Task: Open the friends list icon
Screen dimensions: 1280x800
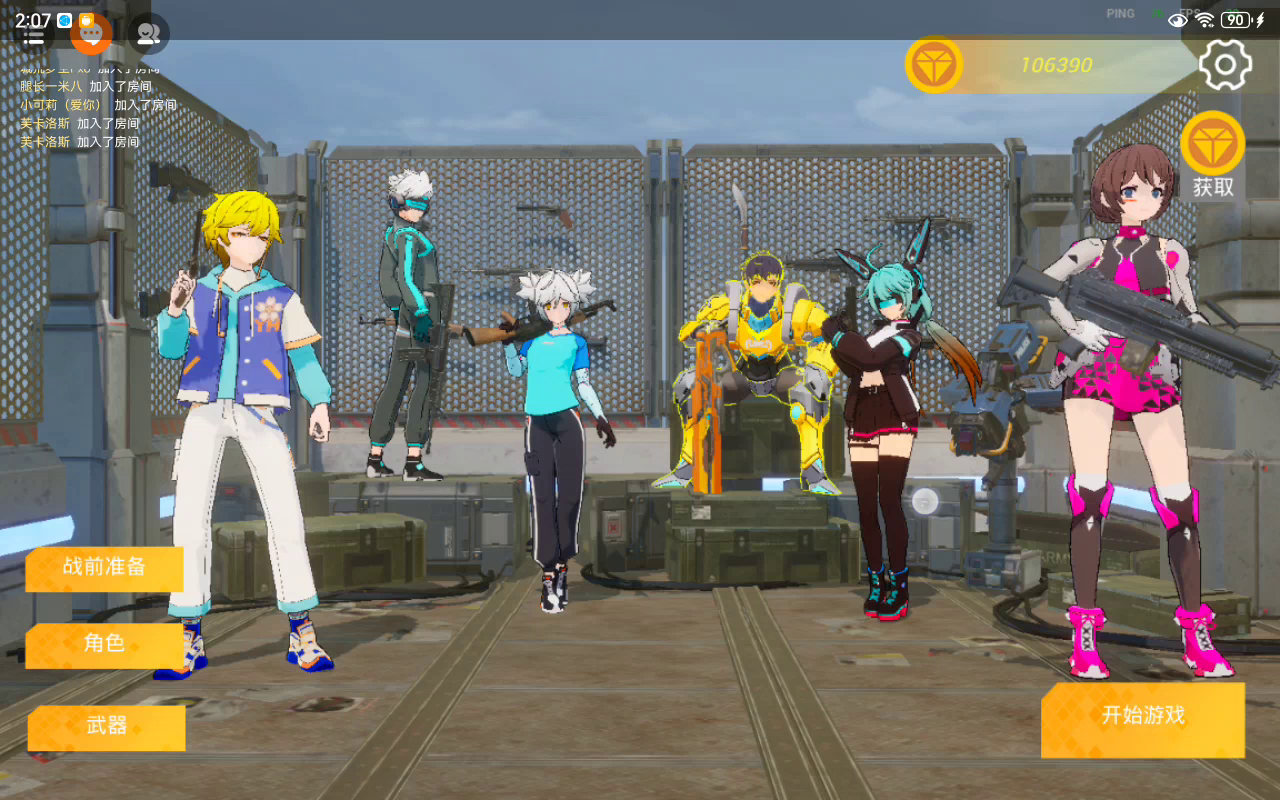Action: (x=149, y=34)
